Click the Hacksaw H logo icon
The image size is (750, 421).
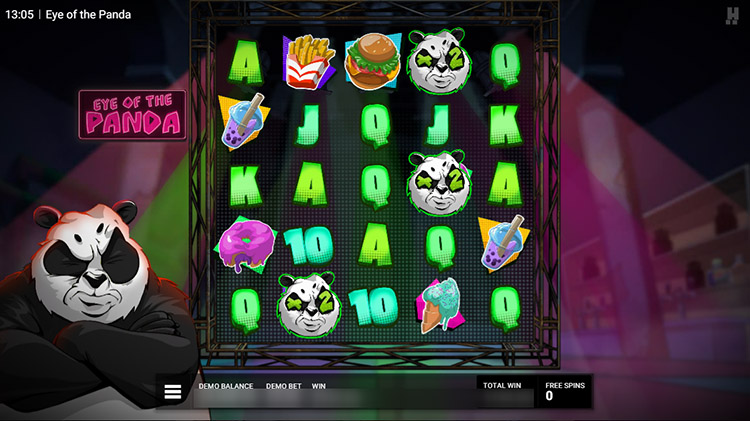732,16
